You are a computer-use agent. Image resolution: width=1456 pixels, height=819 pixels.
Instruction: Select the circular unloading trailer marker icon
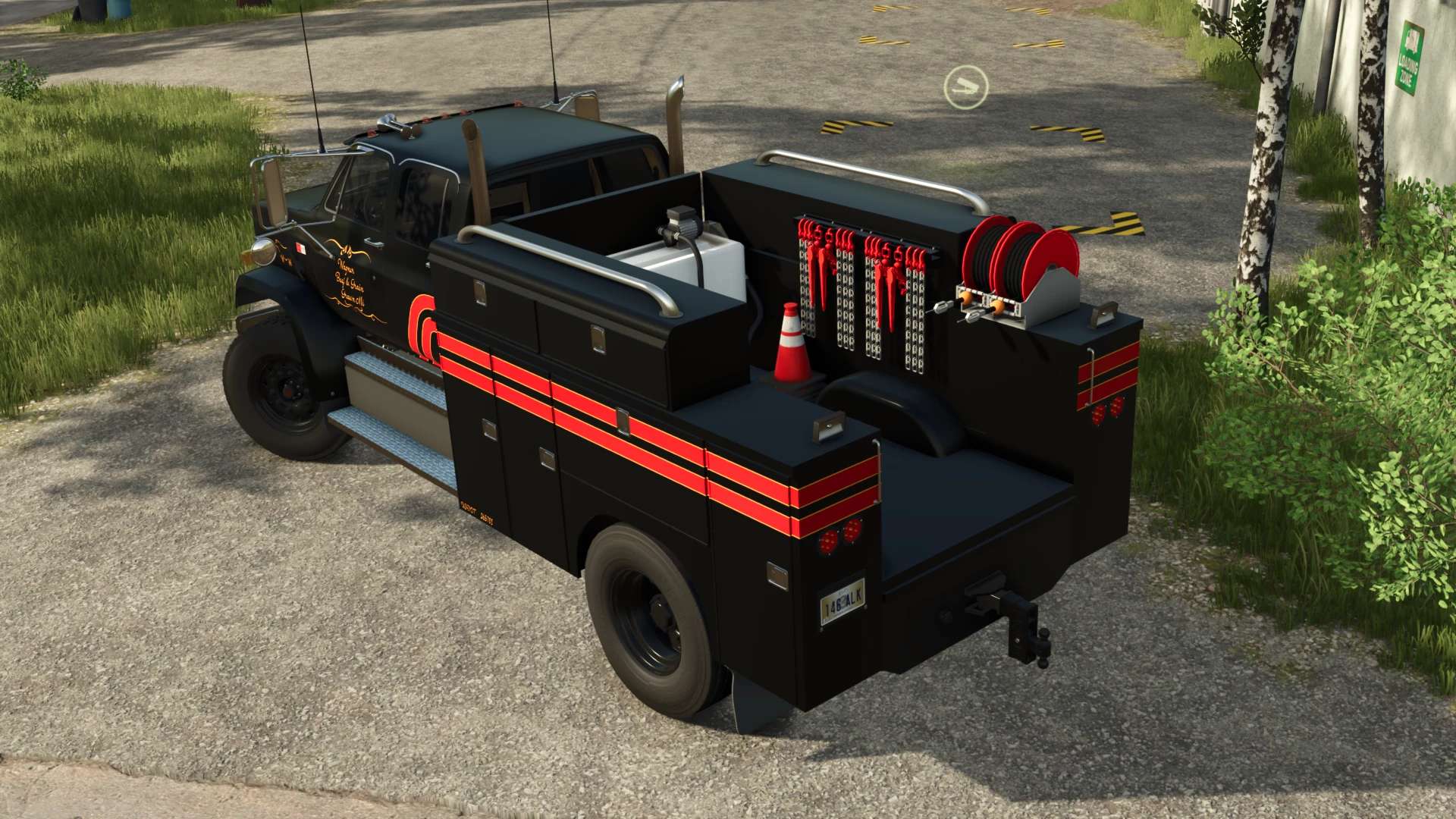pyautogui.click(x=965, y=86)
